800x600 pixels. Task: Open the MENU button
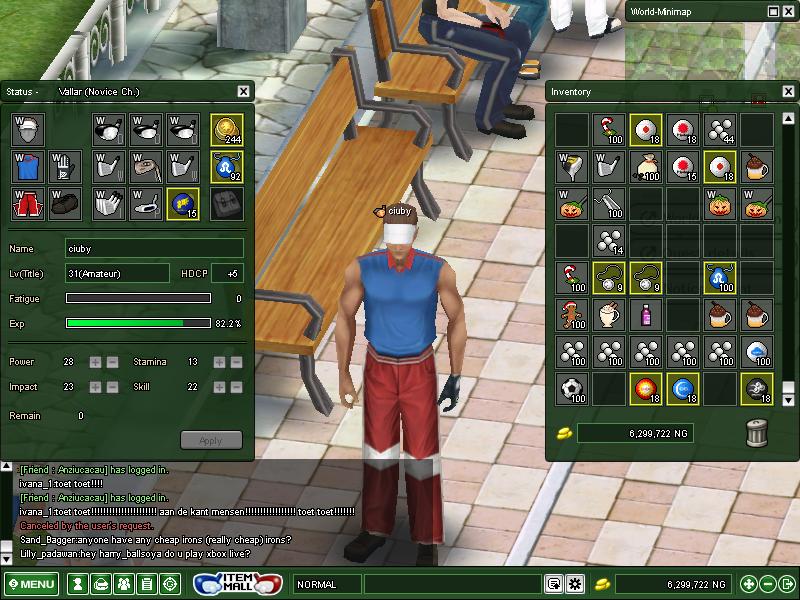[32, 584]
